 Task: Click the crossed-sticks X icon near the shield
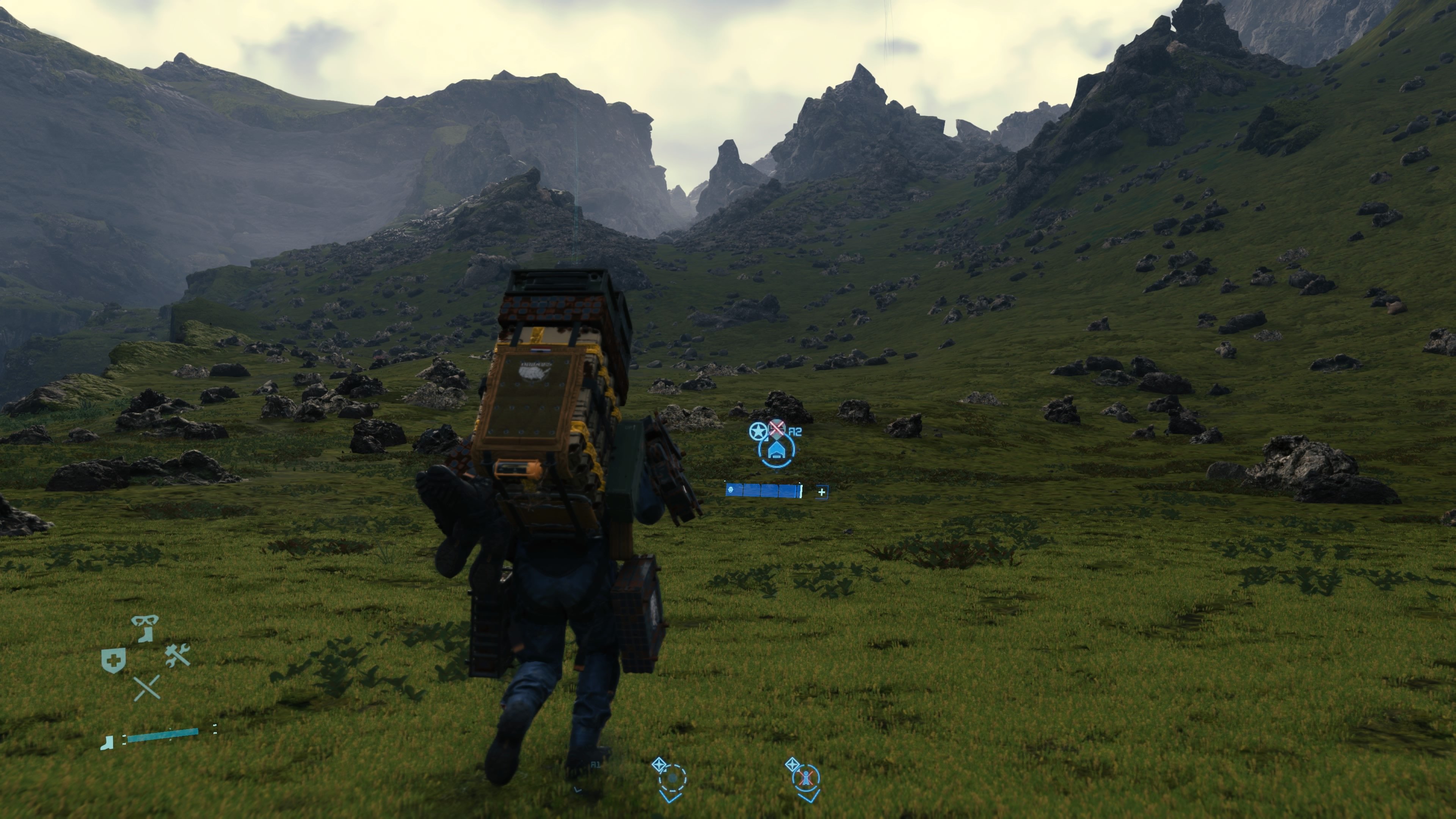(147, 689)
